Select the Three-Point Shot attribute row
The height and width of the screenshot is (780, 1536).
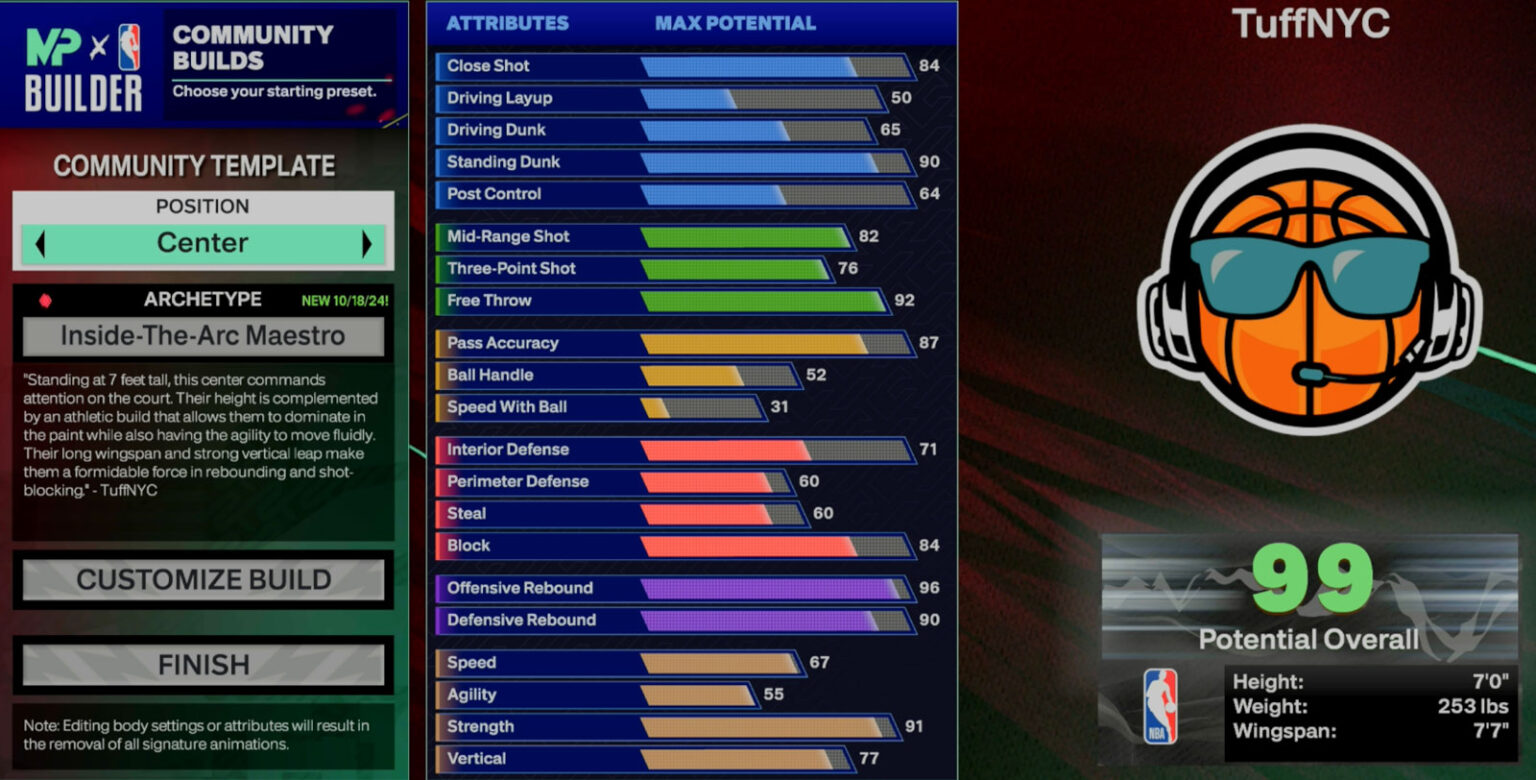click(633, 269)
